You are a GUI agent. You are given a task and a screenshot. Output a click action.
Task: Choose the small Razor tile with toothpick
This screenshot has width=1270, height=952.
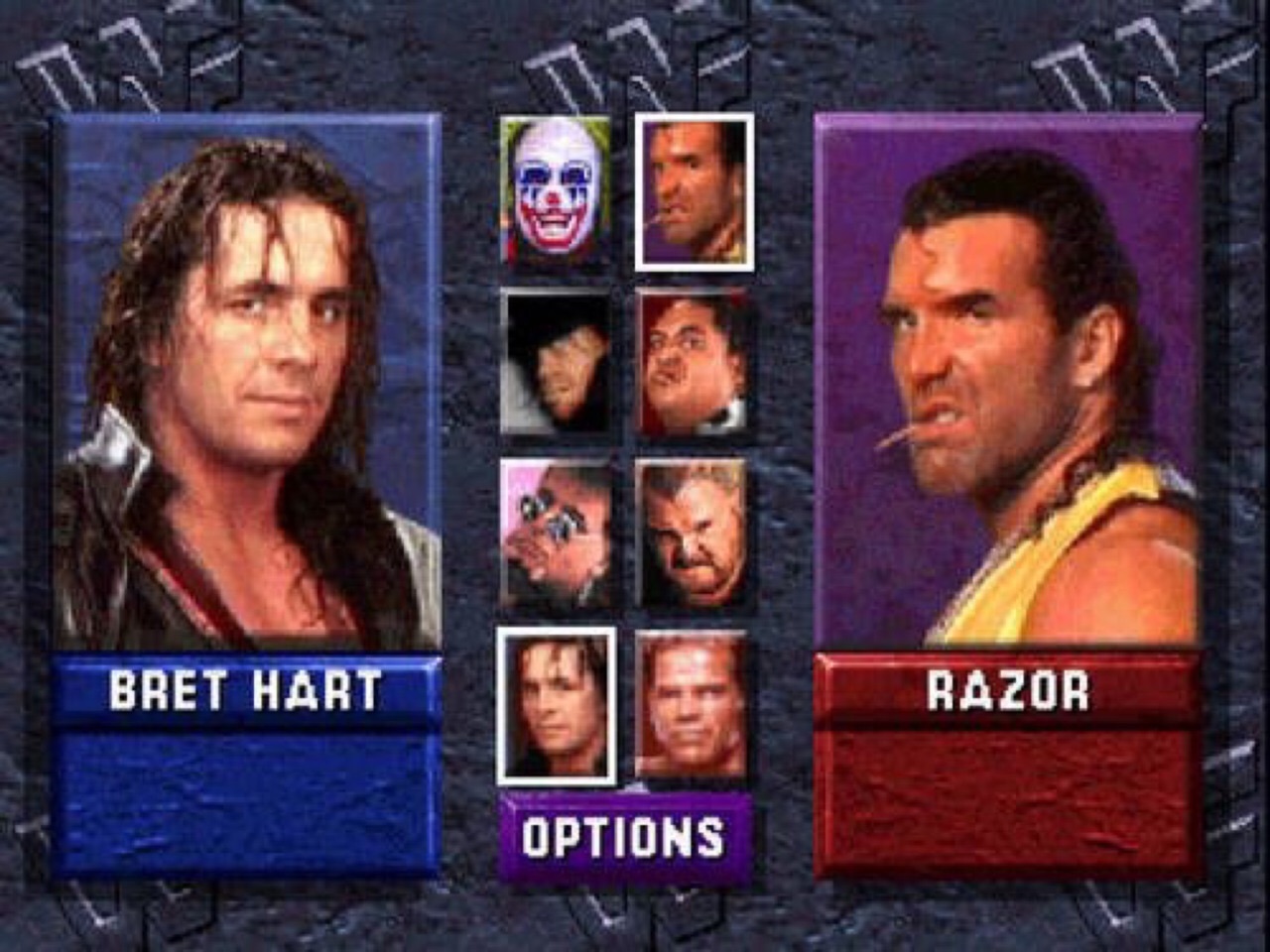pyautogui.click(x=694, y=191)
